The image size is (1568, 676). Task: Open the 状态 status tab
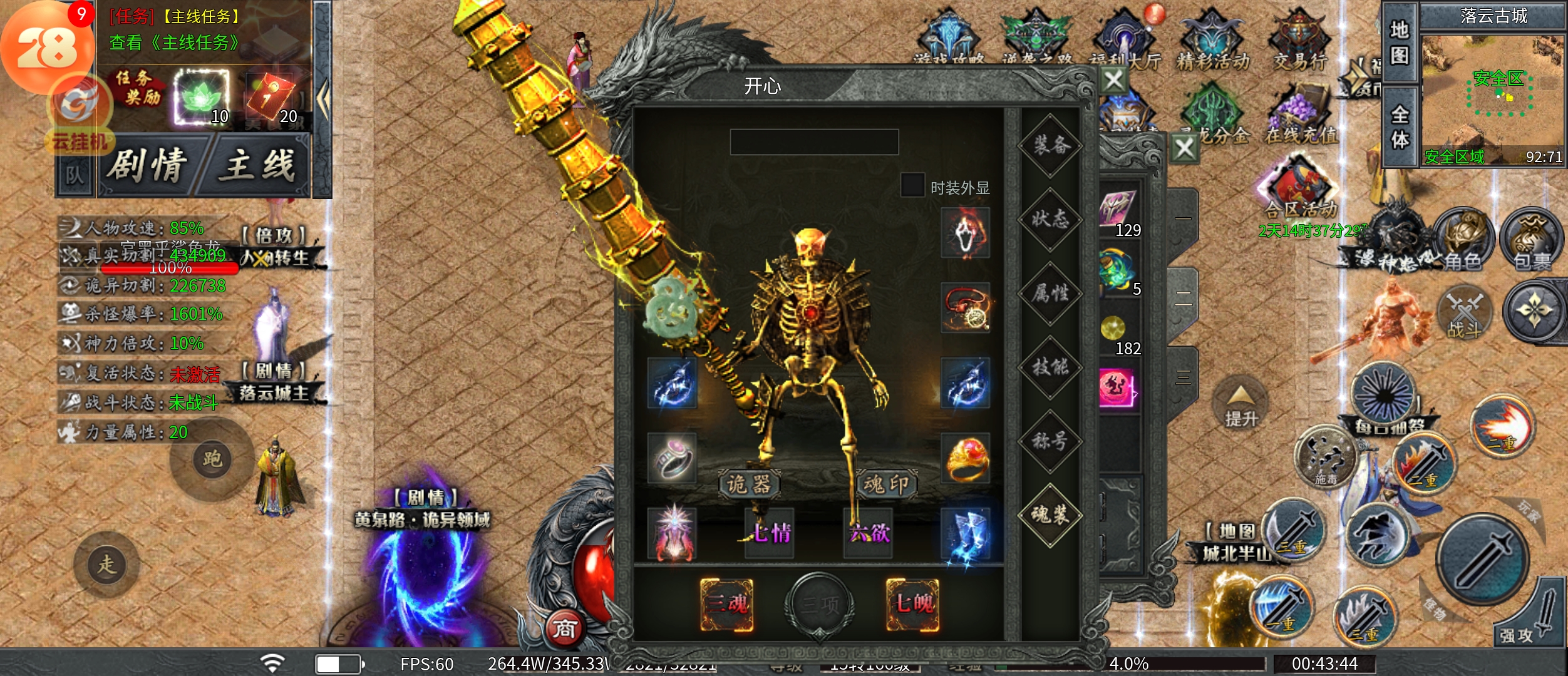pyautogui.click(x=1051, y=219)
